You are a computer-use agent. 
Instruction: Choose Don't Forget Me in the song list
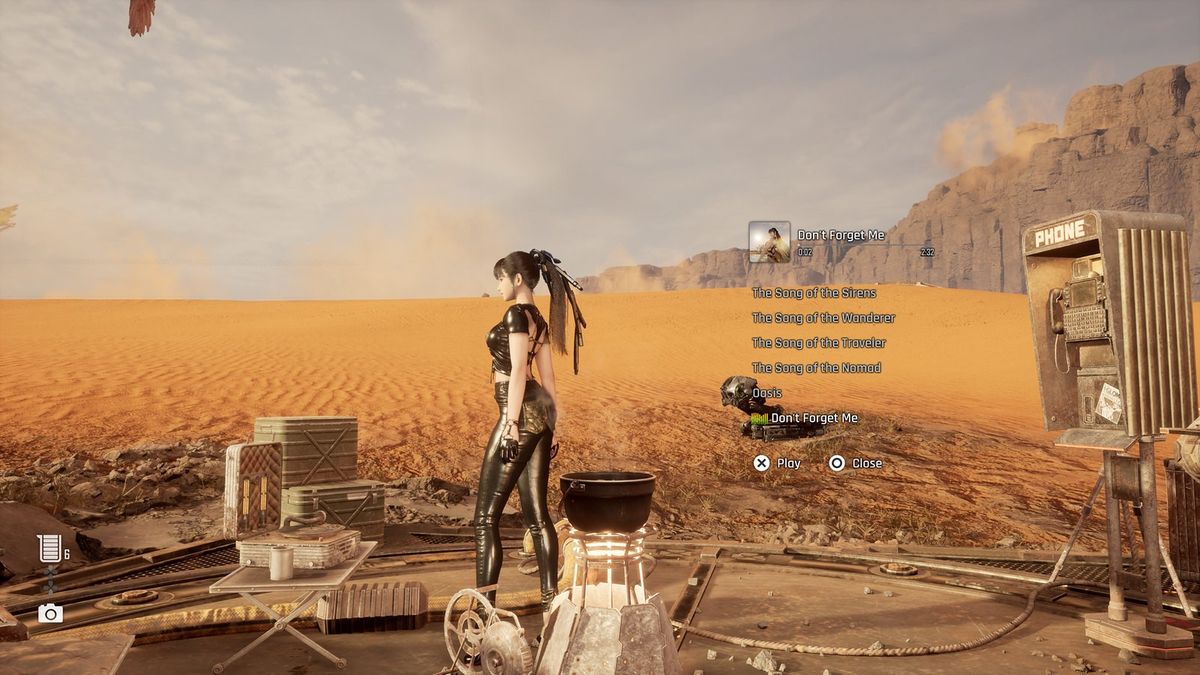pos(814,418)
